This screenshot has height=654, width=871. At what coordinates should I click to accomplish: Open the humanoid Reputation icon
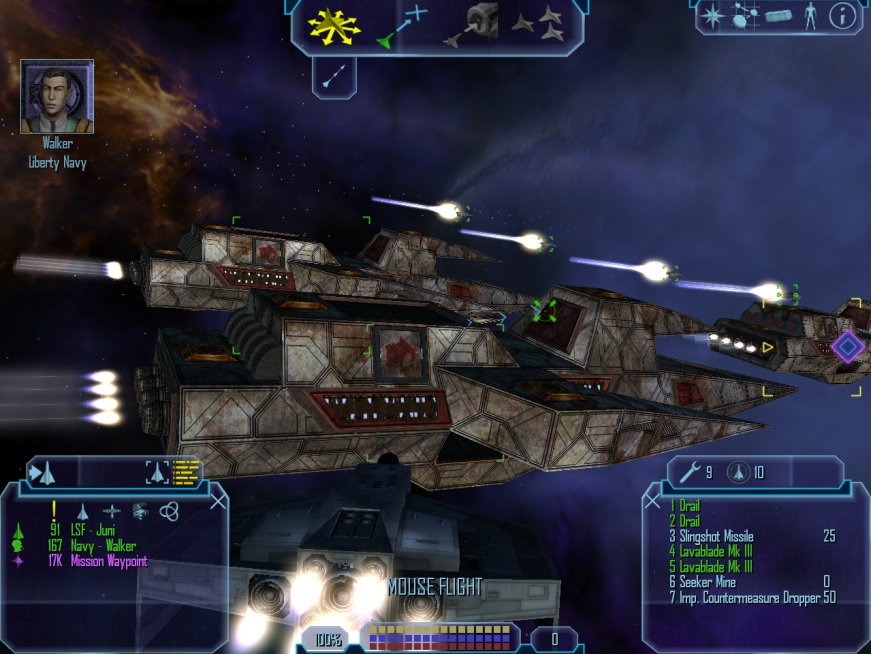tap(810, 16)
